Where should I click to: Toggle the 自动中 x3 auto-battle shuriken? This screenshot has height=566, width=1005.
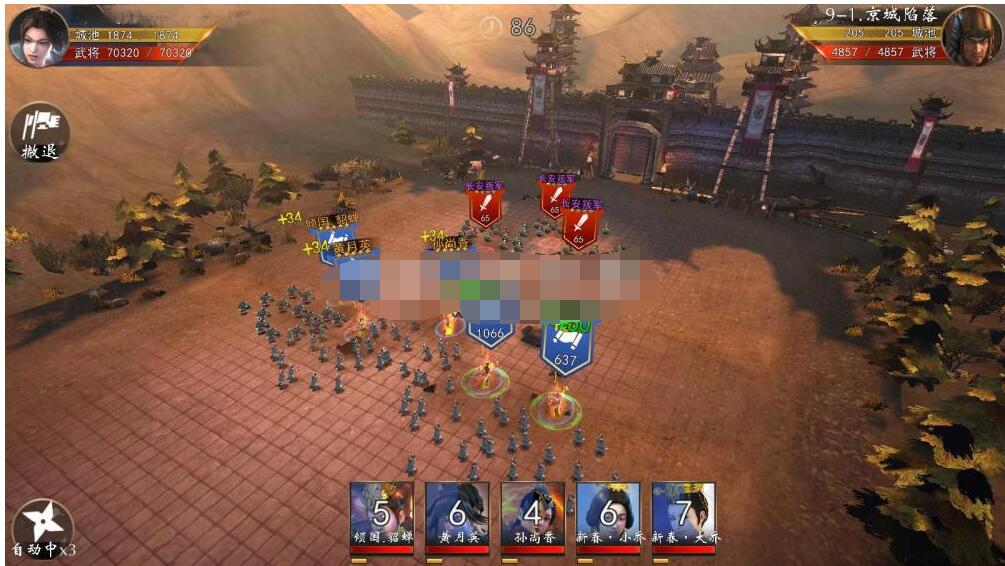tap(43, 526)
